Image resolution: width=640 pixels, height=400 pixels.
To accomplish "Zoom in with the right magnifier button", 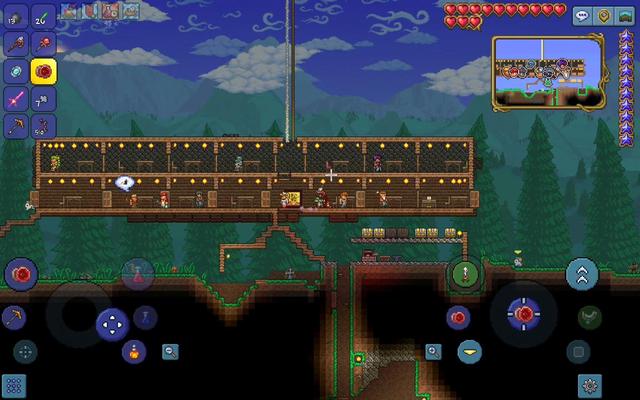I will click(x=433, y=351).
